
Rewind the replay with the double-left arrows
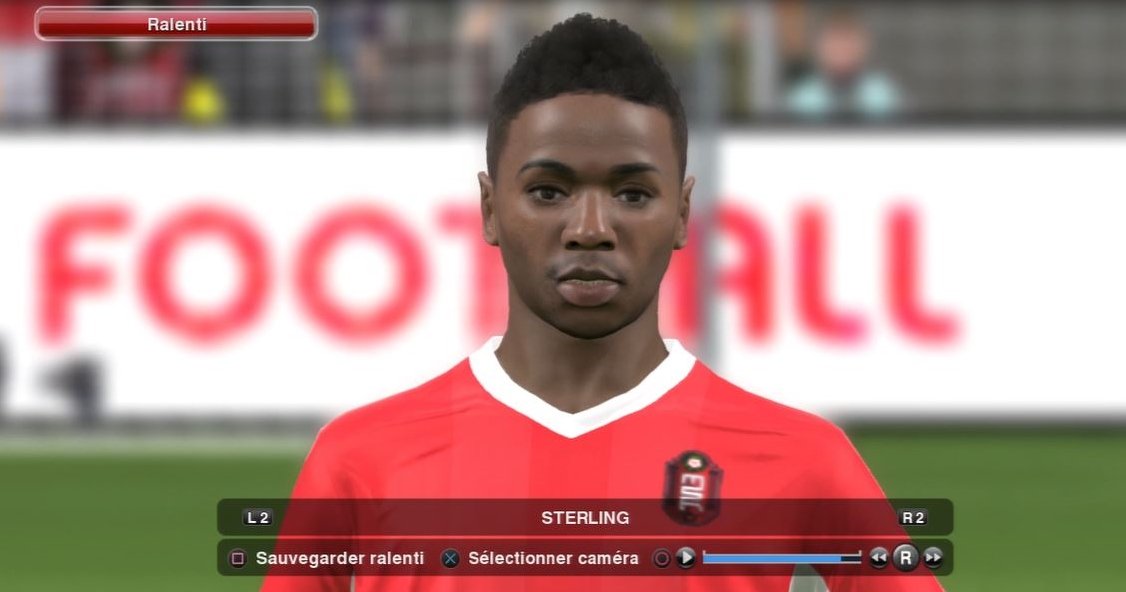click(x=878, y=558)
